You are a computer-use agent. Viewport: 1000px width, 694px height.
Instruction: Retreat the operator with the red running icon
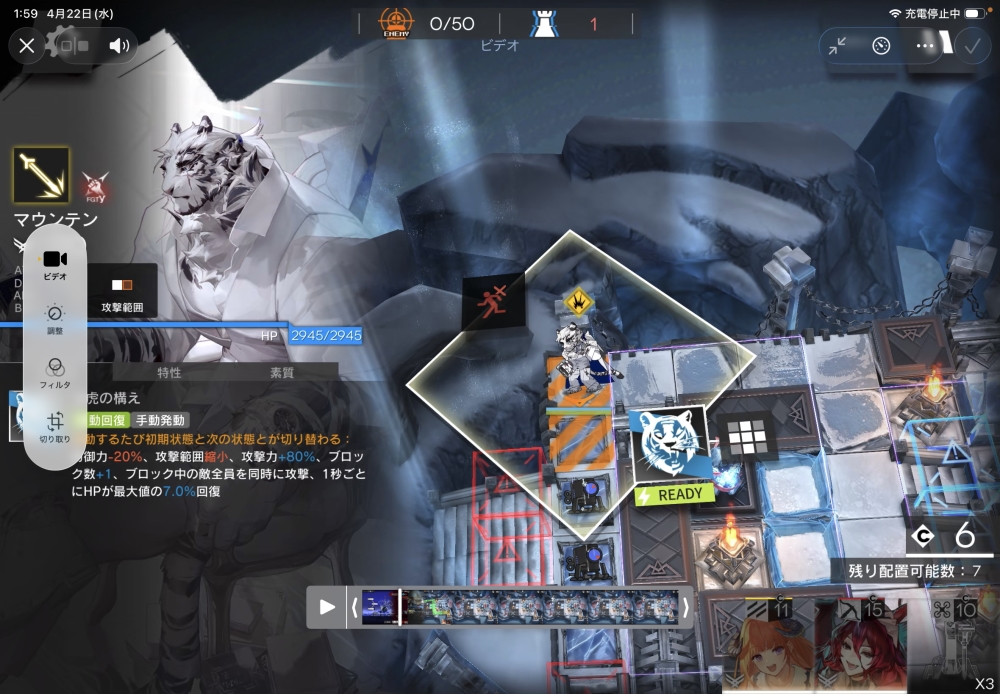coord(493,299)
